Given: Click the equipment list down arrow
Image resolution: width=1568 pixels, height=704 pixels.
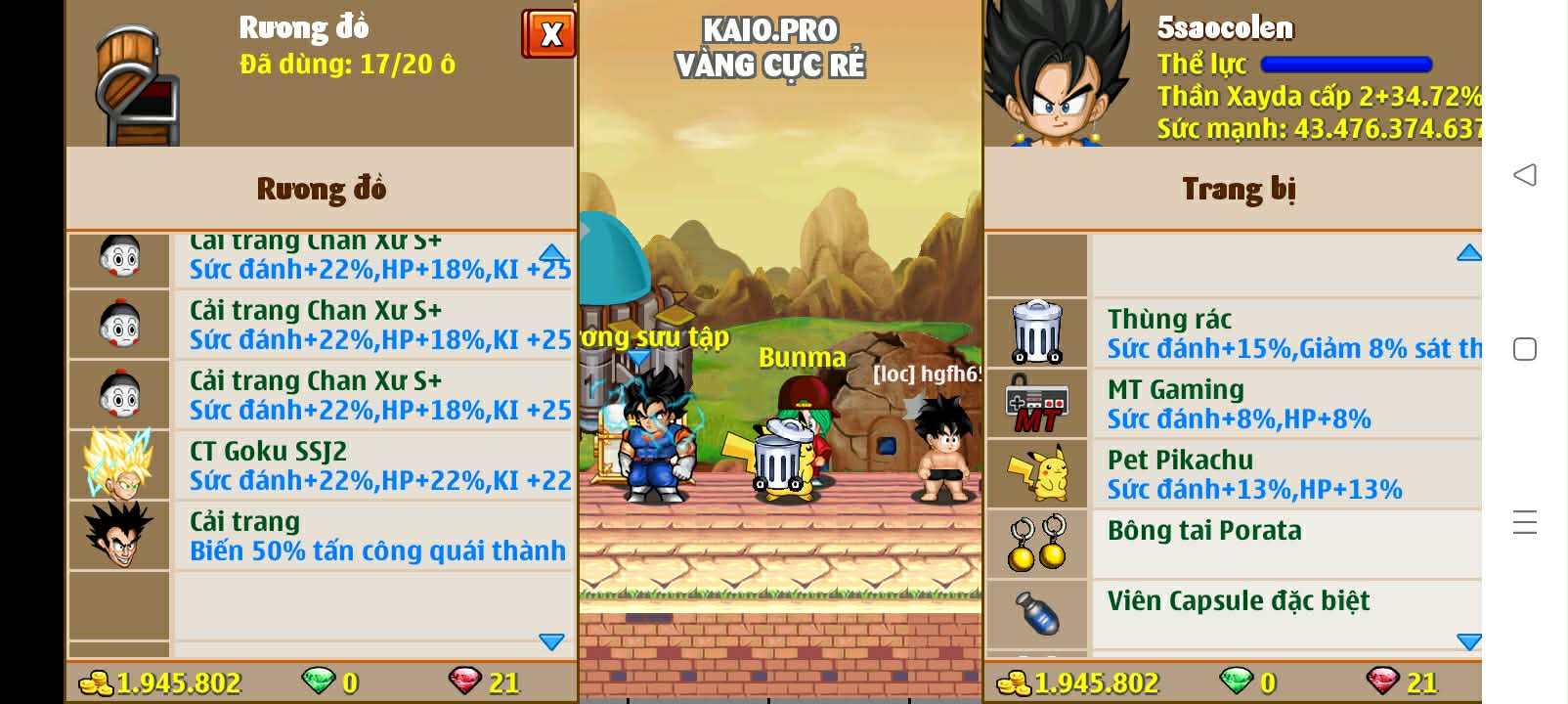Looking at the screenshot, I should (x=1468, y=641).
